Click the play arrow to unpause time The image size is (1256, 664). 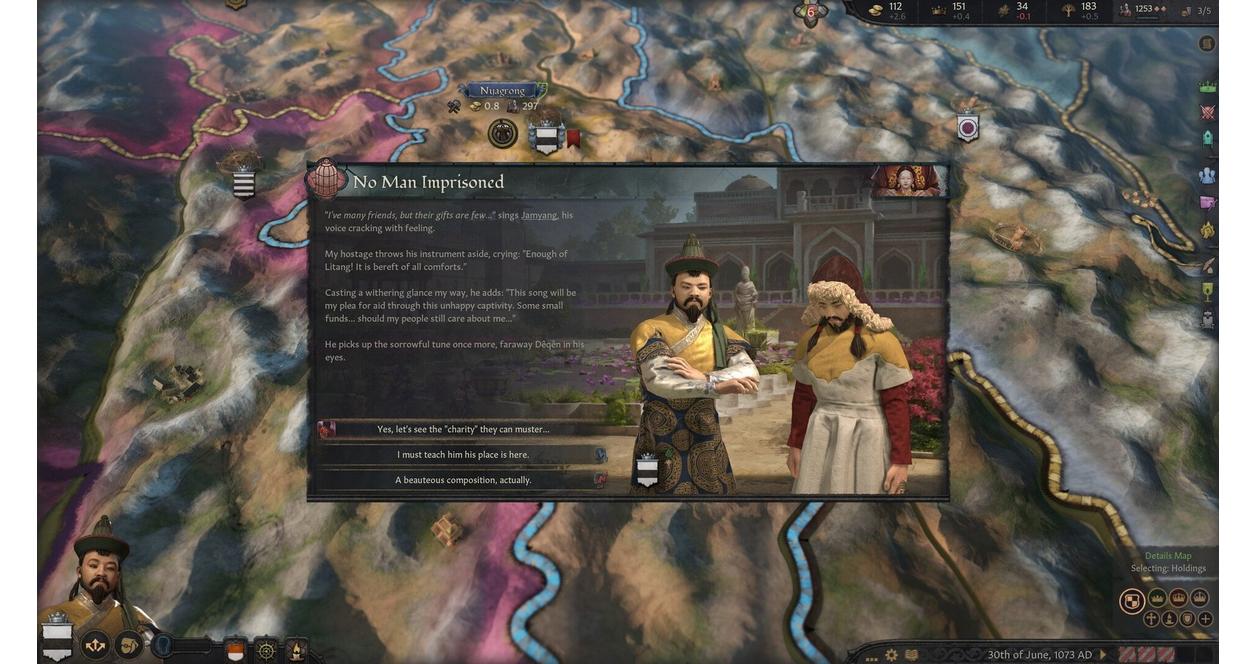point(1103,655)
